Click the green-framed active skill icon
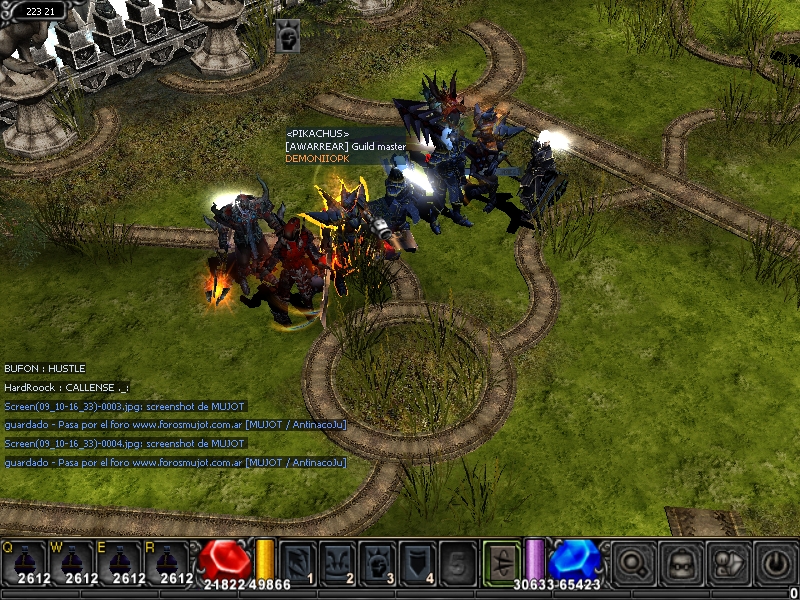The width and height of the screenshot is (800, 600). click(501, 561)
